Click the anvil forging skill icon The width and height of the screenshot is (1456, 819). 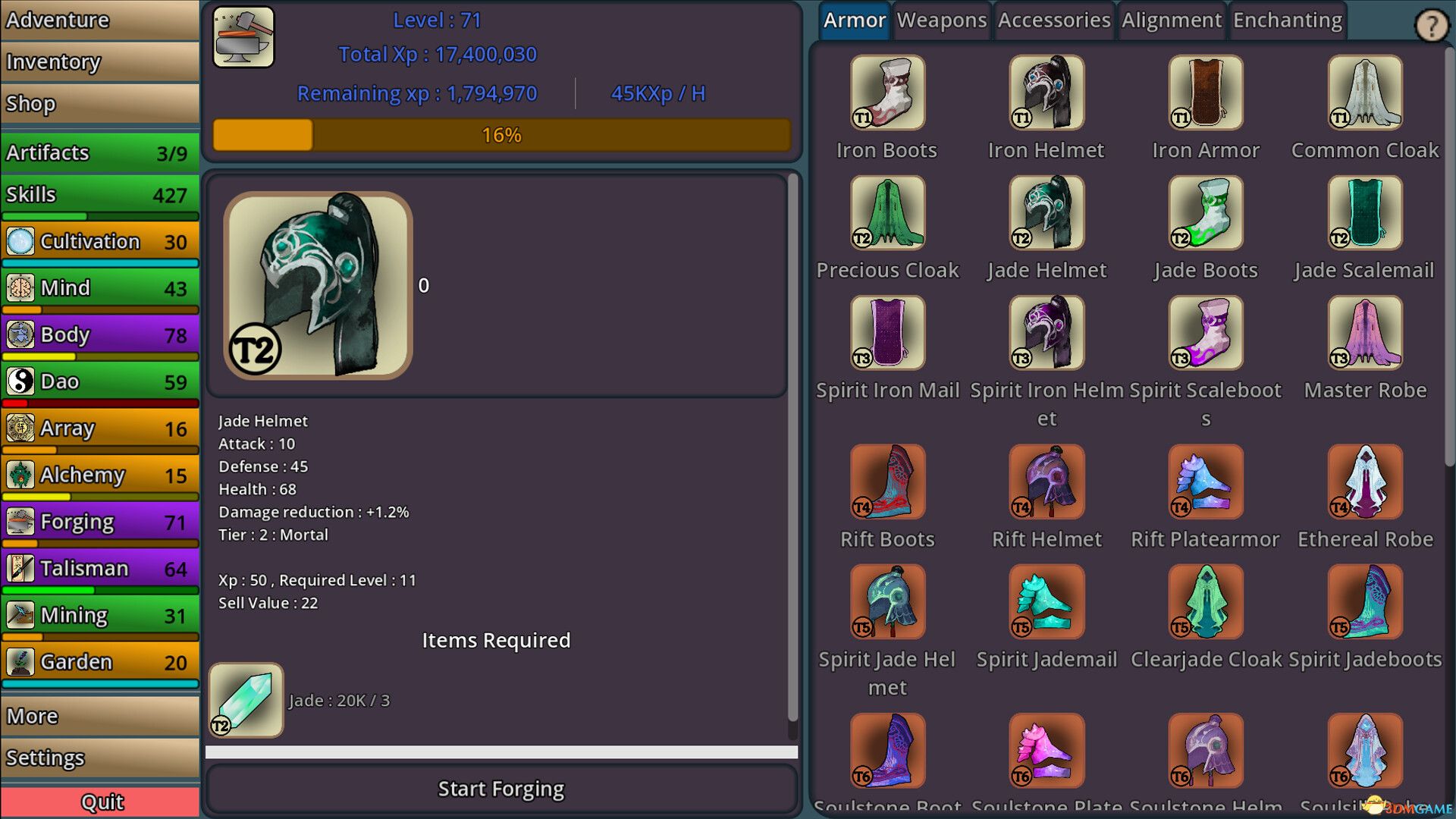[x=243, y=36]
